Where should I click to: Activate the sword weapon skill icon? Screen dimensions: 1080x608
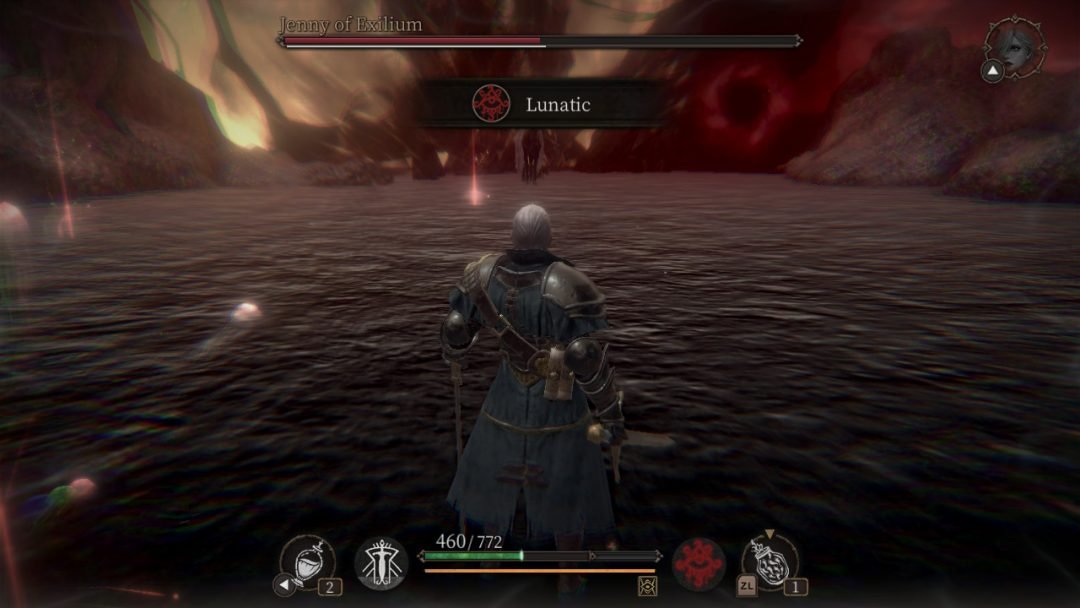point(381,563)
